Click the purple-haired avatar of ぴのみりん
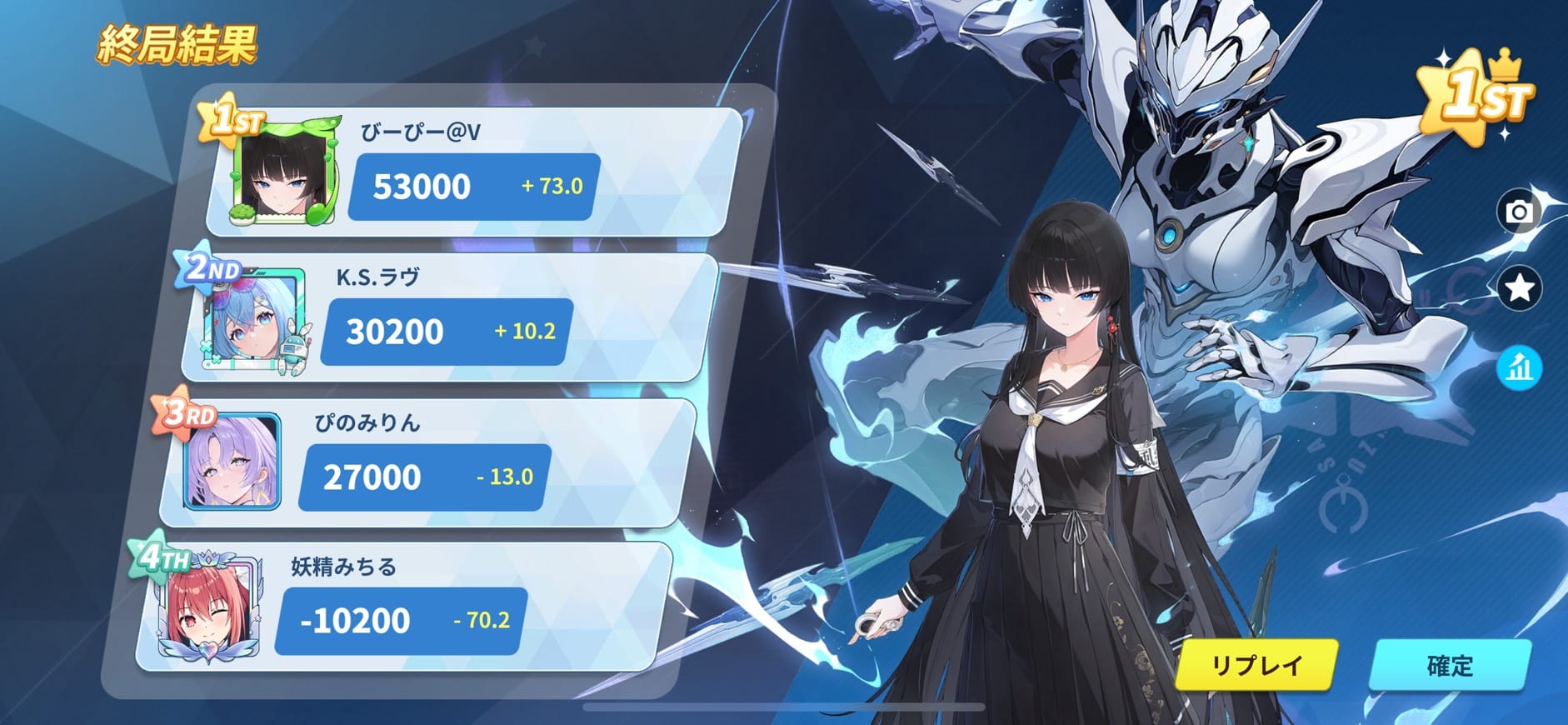Image resolution: width=1568 pixels, height=725 pixels. (234, 462)
